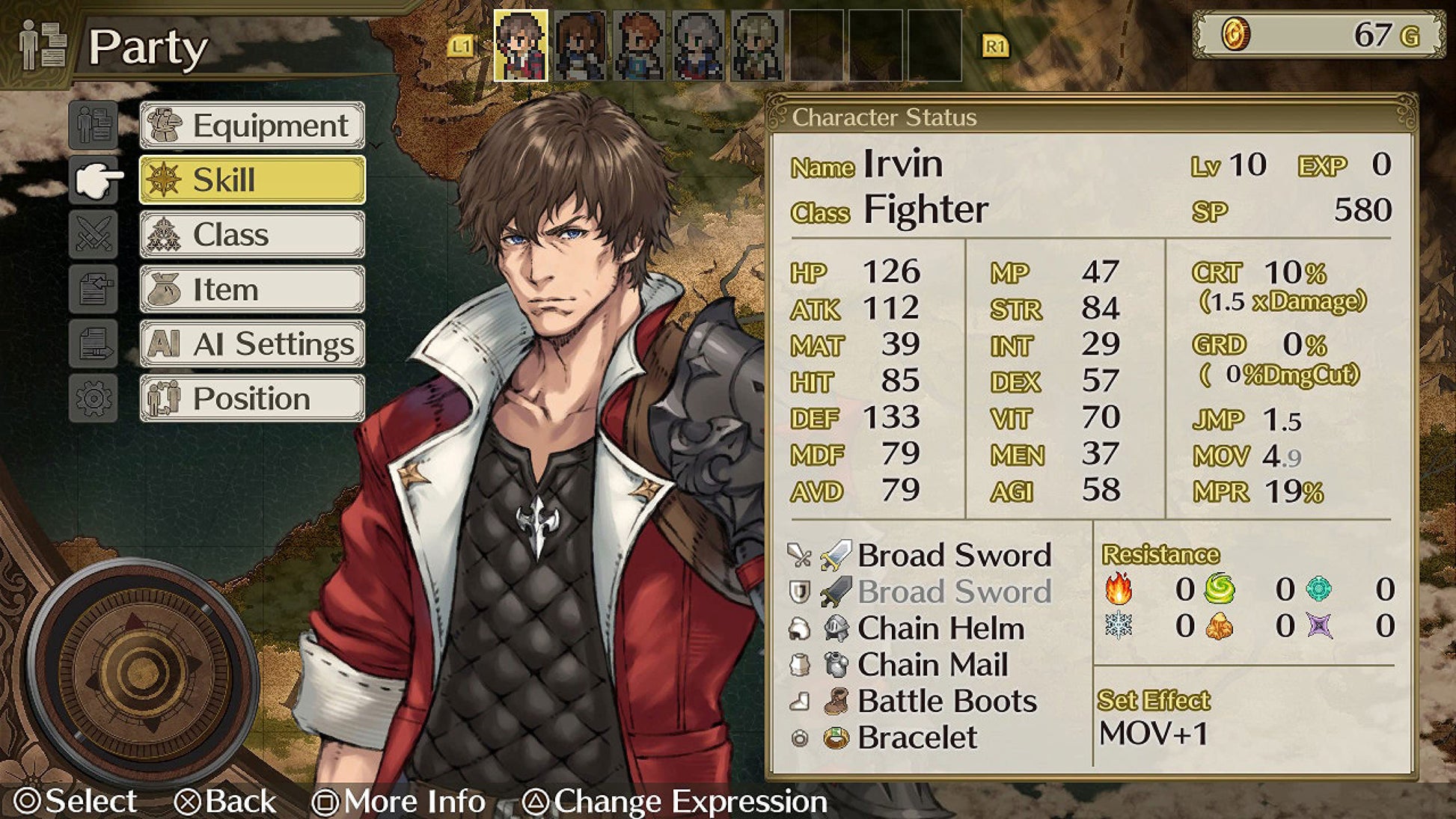Select the highlighted Skill menu entry
The image size is (1456, 819).
pyautogui.click(x=252, y=180)
